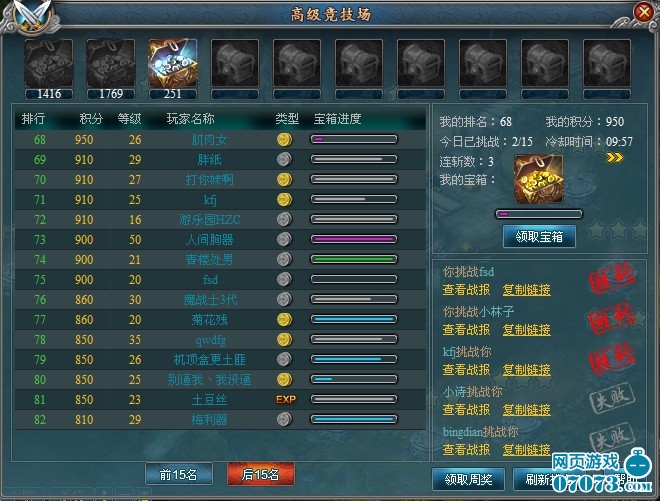Select player 游乐园HZC row
Image resolution: width=660 pixels, height=501 pixels.
pyautogui.click(x=210, y=219)
